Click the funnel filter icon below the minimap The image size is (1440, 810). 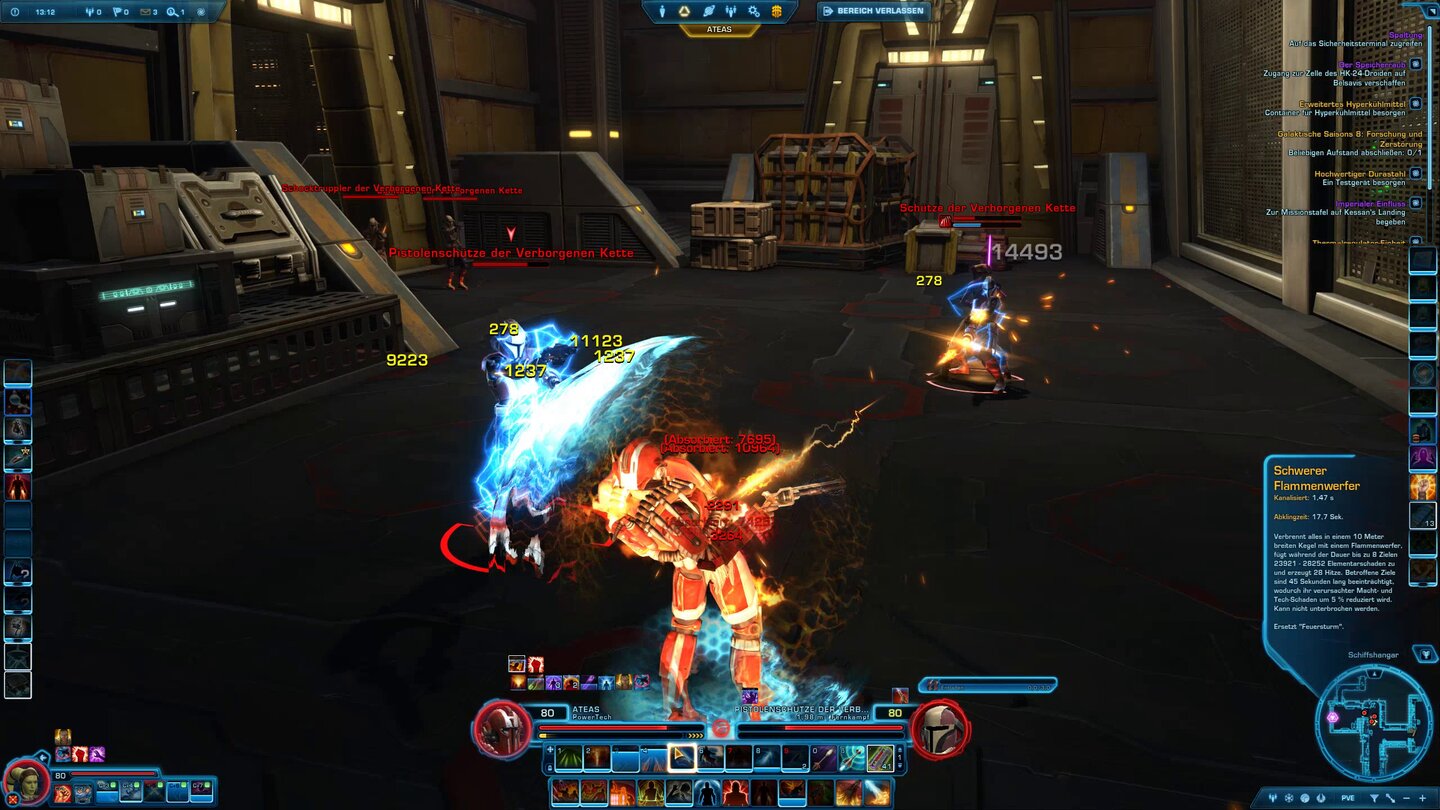(x=1374, y=798)
